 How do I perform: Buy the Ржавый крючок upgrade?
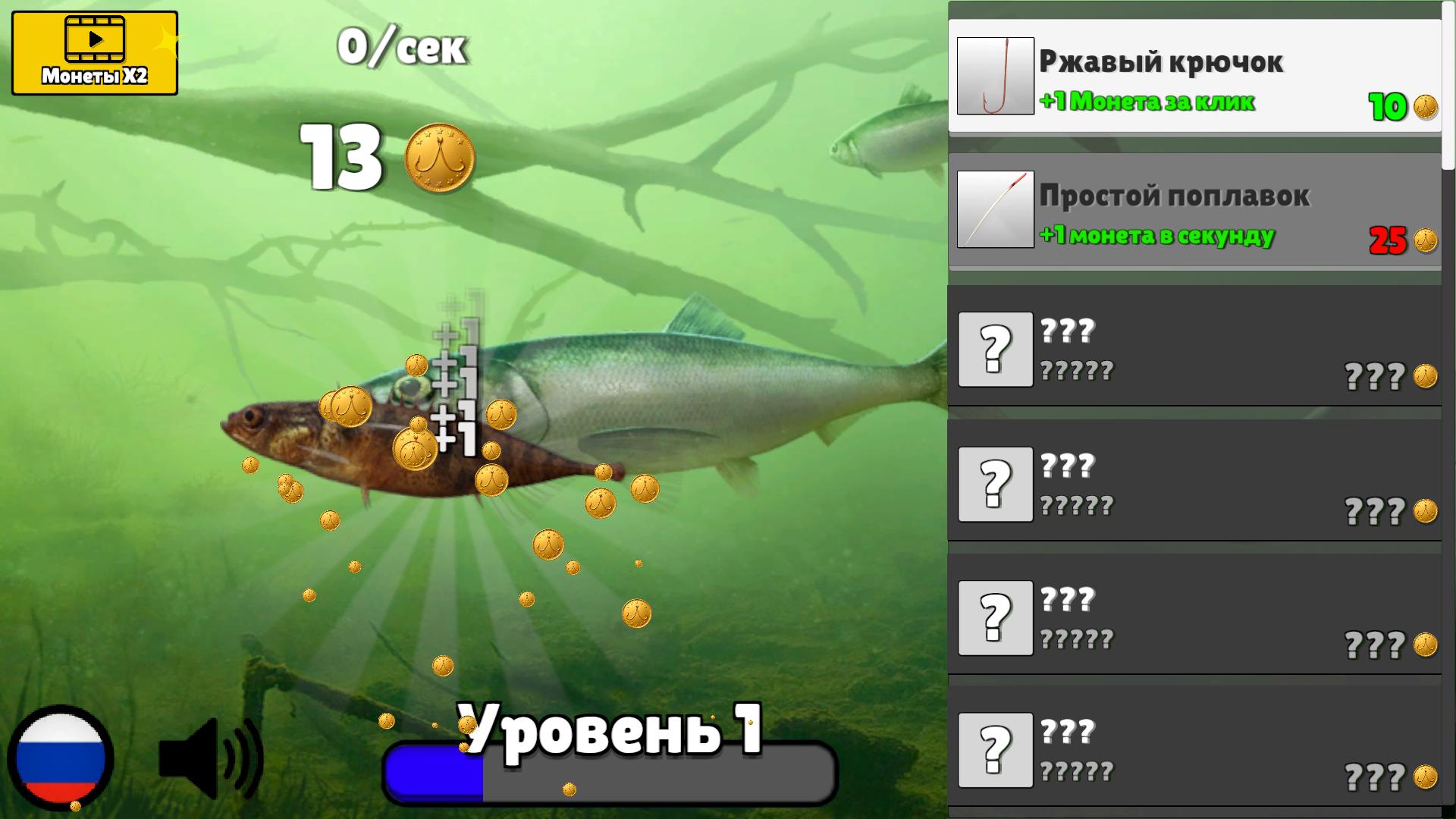click(x=1191, y=74)
